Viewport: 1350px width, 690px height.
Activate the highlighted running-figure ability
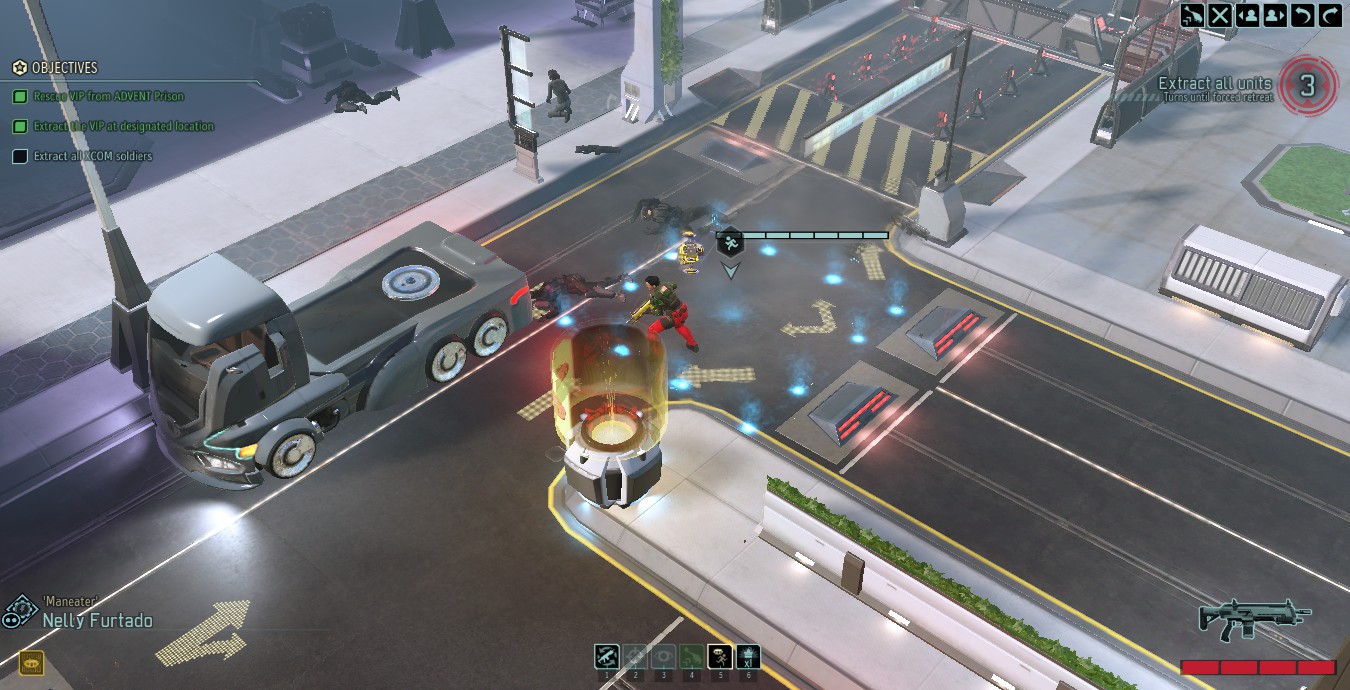720,657
